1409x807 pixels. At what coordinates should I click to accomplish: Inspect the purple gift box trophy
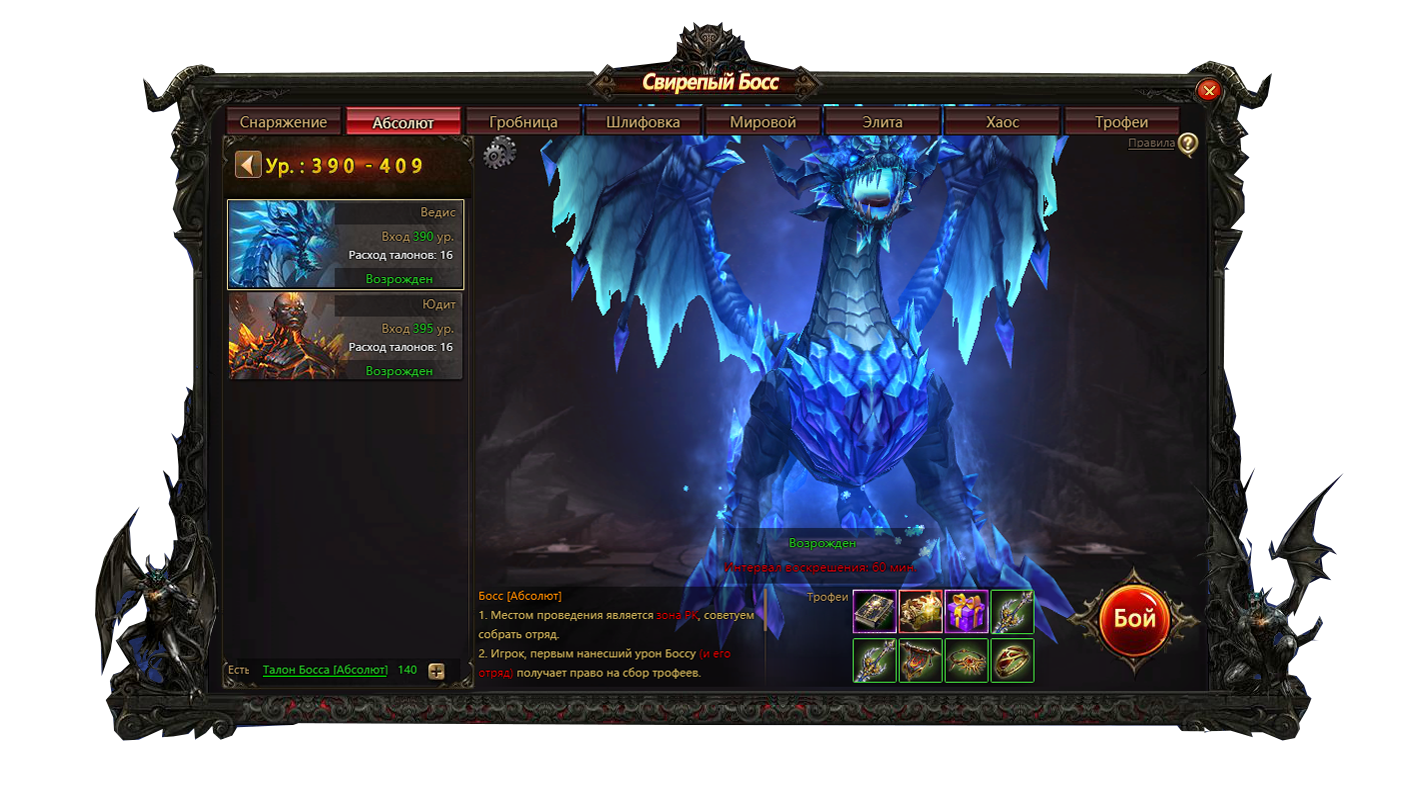click(x=966, y=611)
